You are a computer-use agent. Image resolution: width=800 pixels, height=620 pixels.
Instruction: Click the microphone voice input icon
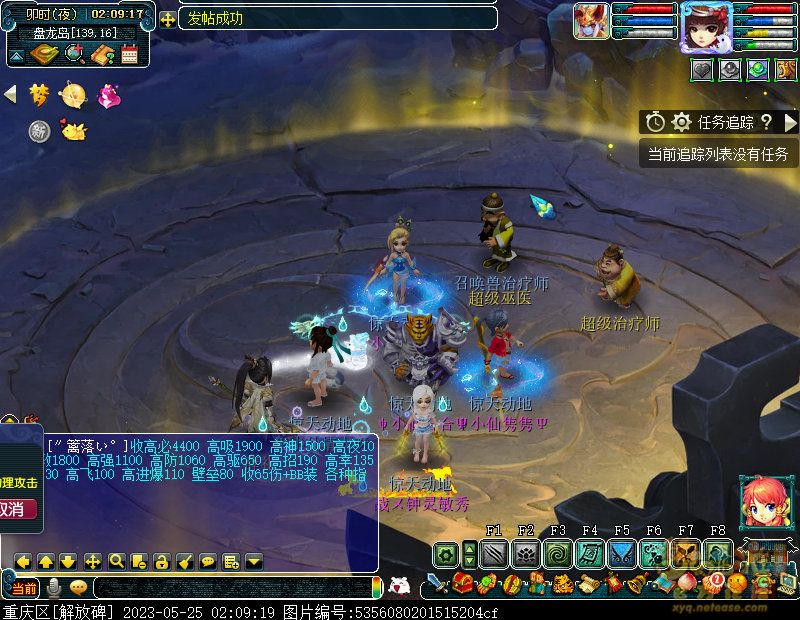(x=53, y=587)
